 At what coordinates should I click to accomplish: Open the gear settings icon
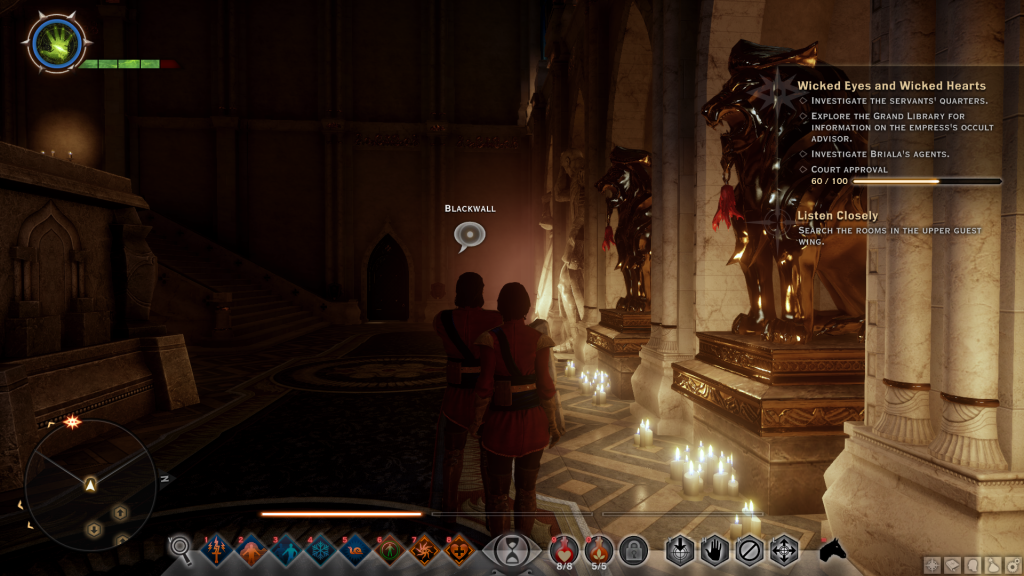[1013, 565]
